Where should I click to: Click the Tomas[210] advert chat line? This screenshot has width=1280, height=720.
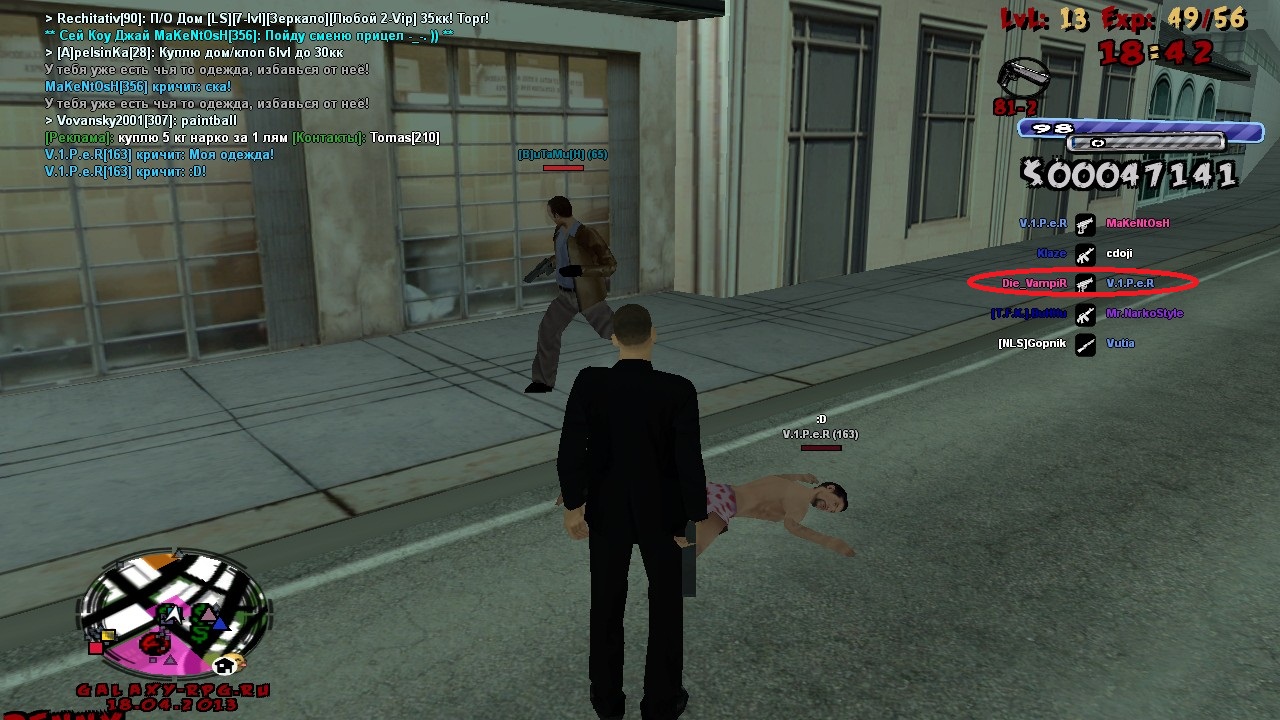(242, 138)
